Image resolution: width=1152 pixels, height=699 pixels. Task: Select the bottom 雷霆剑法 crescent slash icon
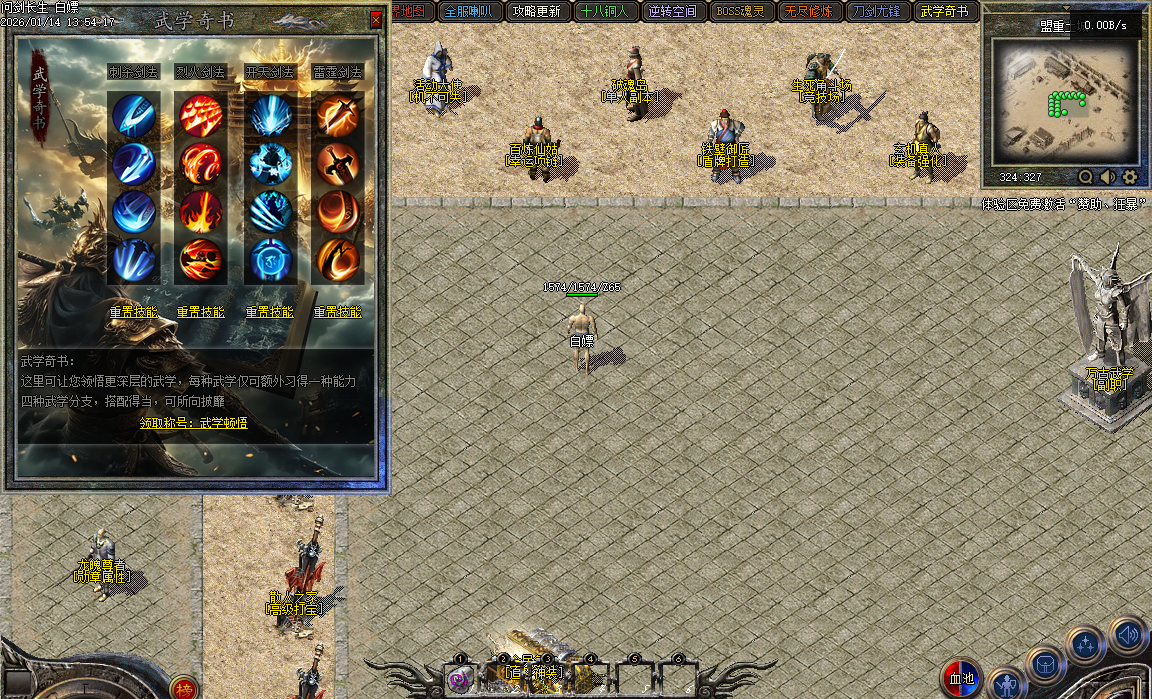338,259
